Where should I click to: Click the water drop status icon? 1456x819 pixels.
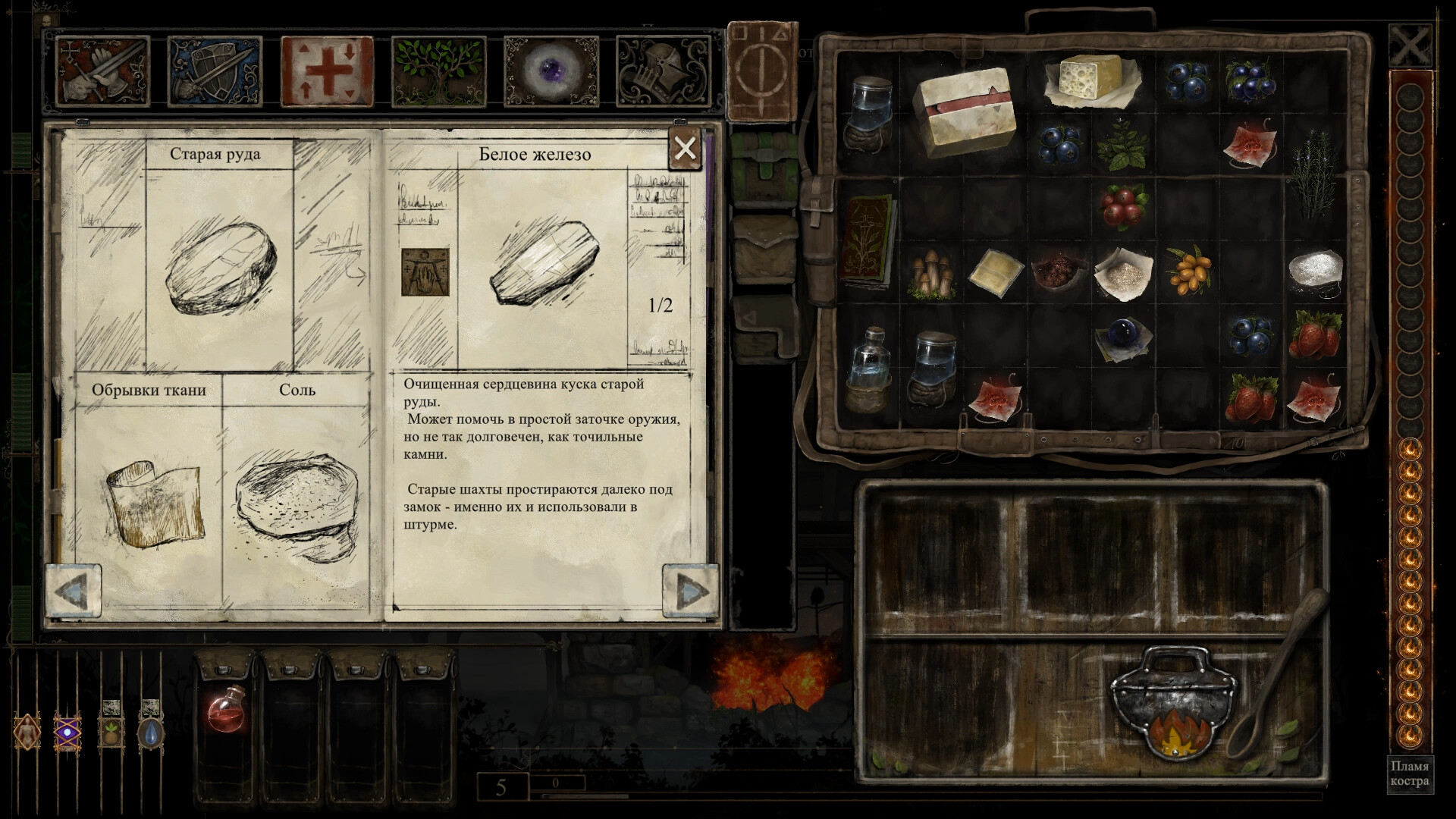click(x=149, y=732)
